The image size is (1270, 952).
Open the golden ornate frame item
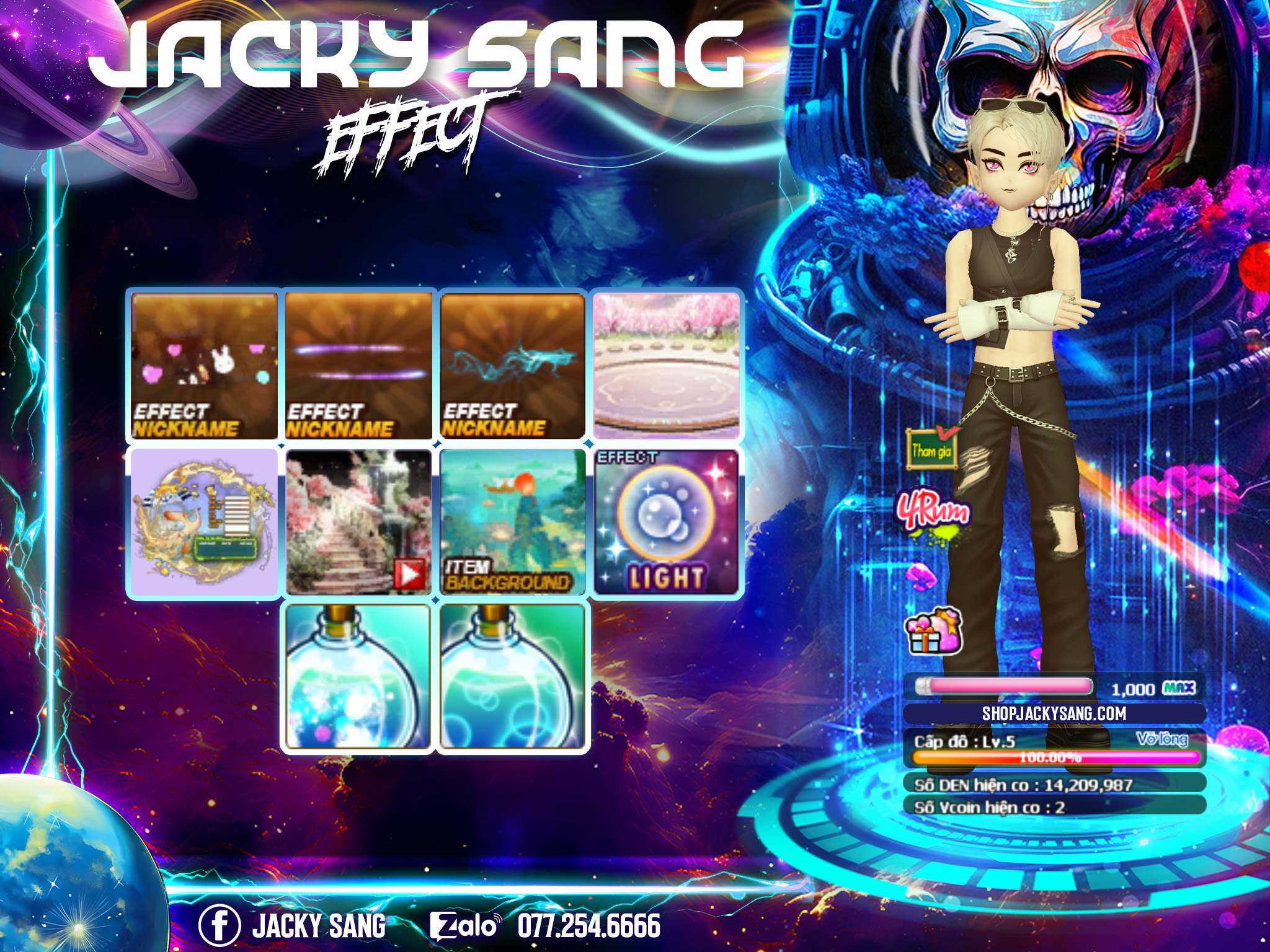(x=204, y=522)
